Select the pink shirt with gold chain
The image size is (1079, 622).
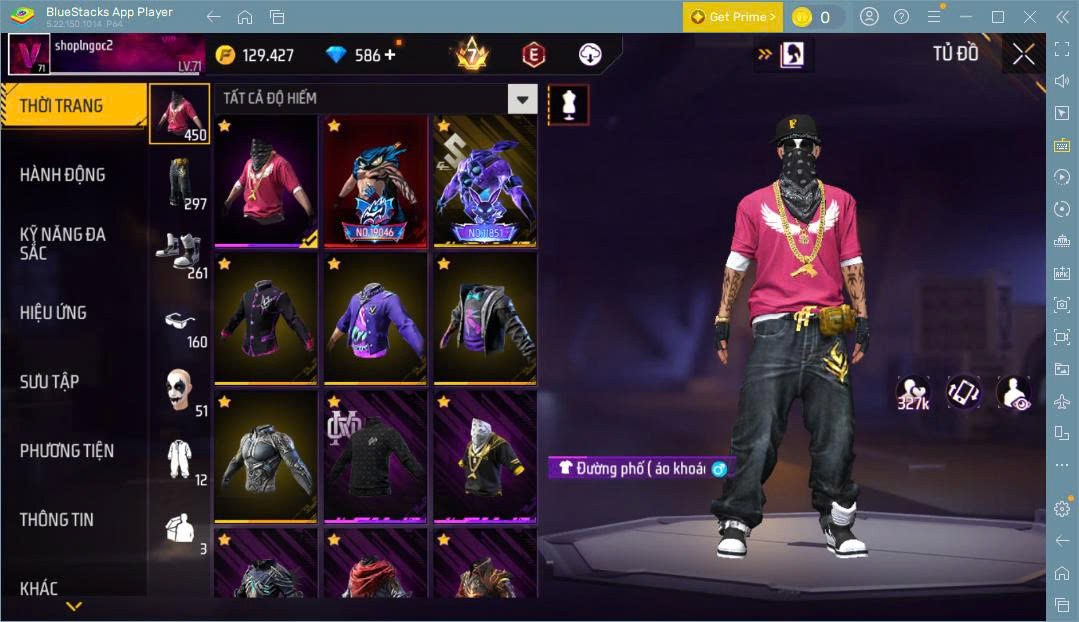[x=265, y=181]
